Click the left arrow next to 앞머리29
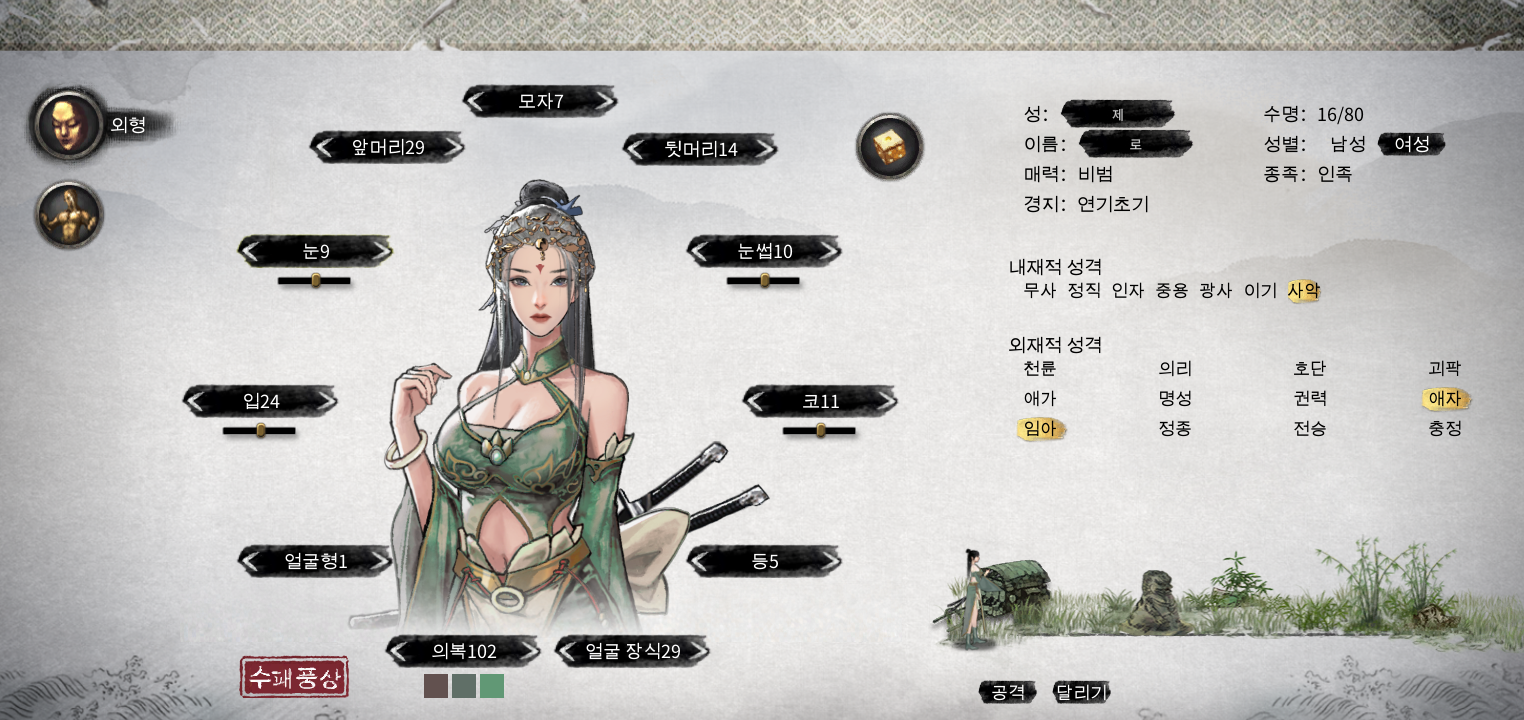Image resolution: width=1524 pixels, height=720 pixels. point(324,148)
